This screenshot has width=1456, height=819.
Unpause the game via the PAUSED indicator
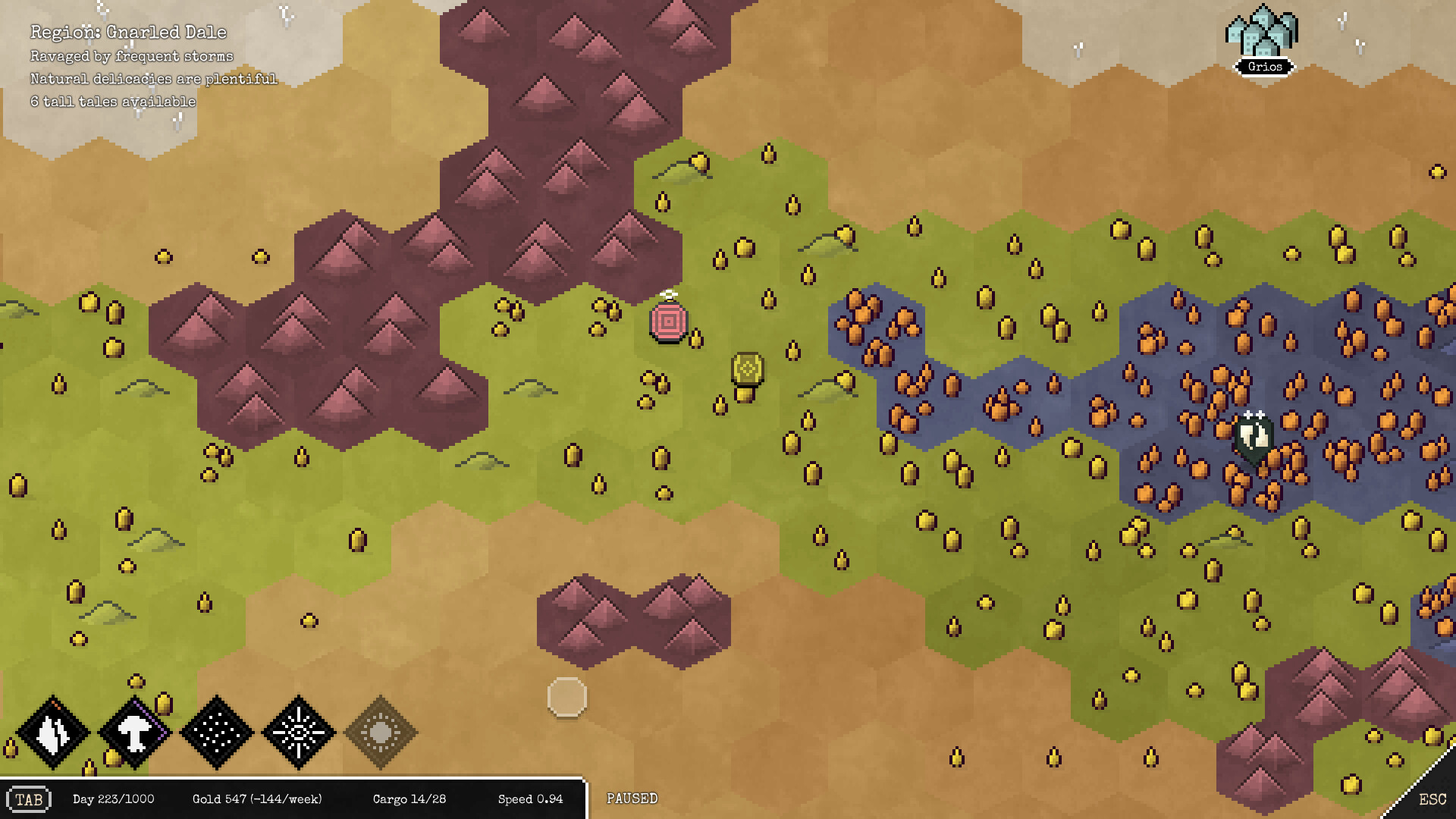tap(634, 799)
